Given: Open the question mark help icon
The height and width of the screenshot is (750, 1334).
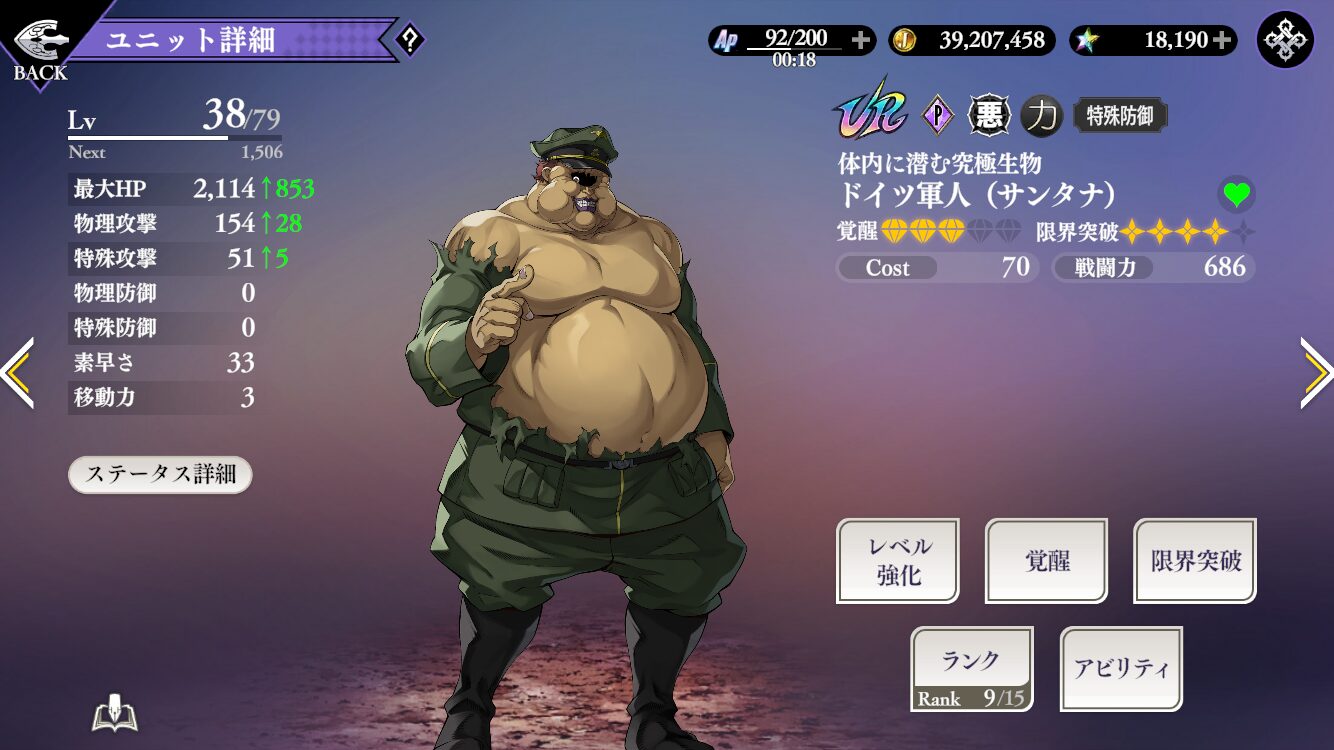Looking at the screenshot, I should pos(409,41).
